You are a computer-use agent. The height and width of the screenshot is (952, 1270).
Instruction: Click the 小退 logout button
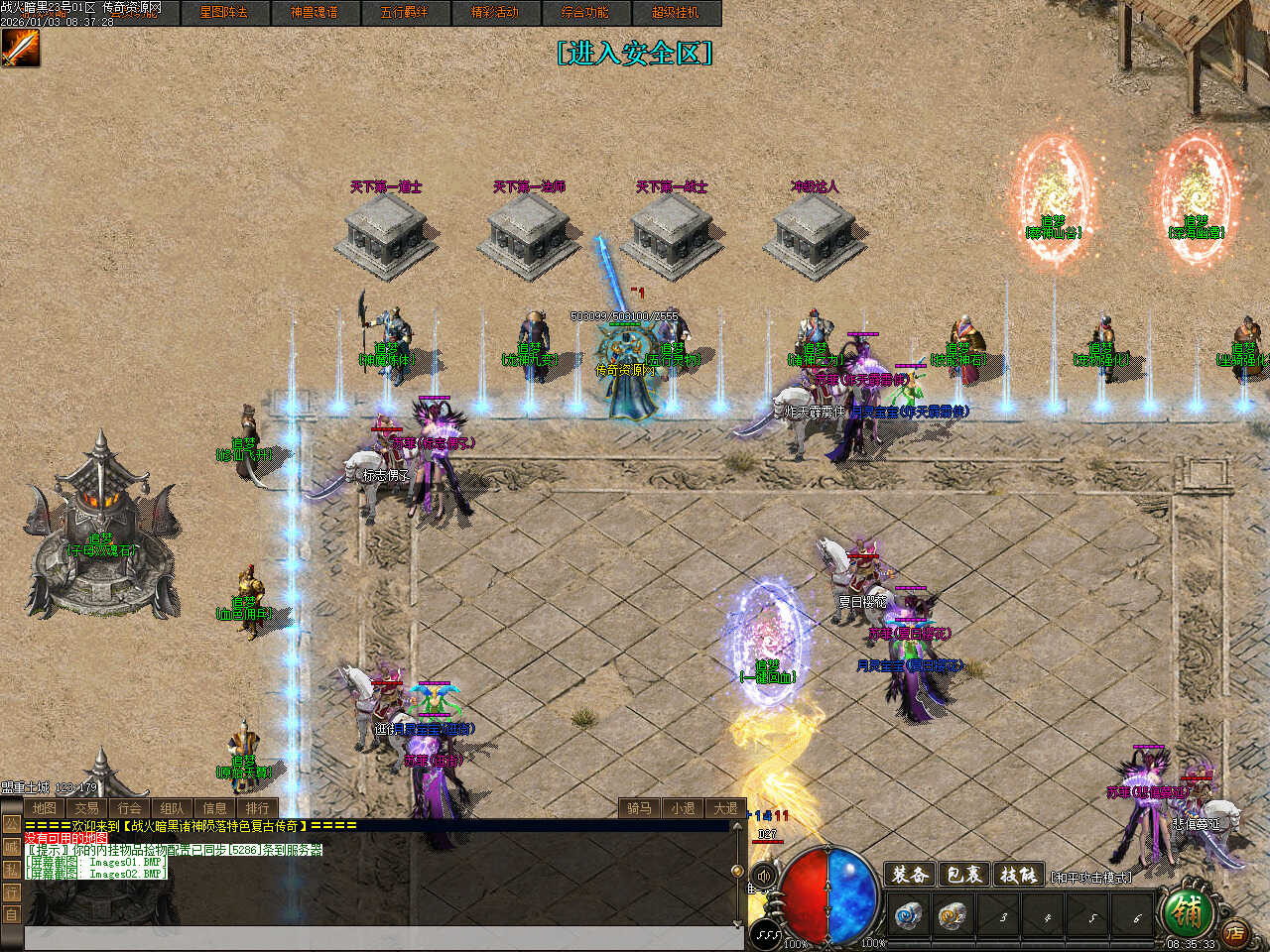pos(683,808)
